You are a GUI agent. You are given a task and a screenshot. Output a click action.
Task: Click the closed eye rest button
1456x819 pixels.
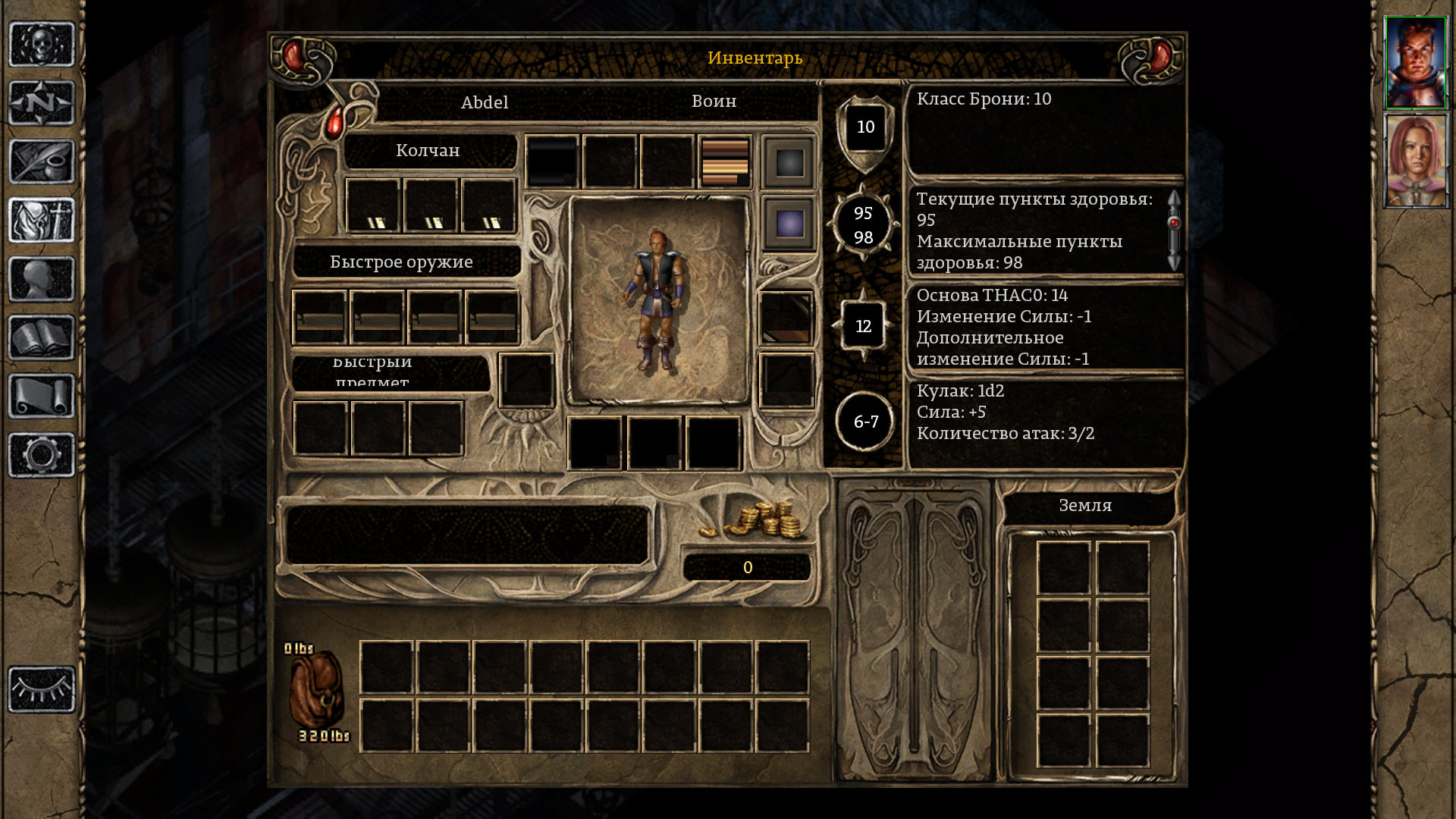pos(42,689)
